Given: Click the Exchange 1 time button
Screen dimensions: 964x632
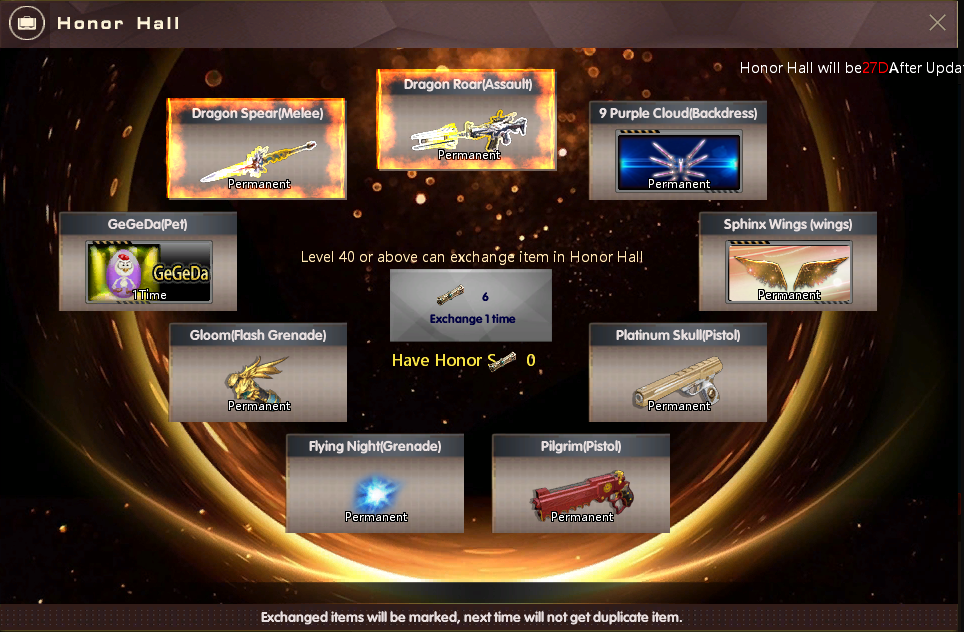Looking at the screenshot, I should tap(471, 306).
